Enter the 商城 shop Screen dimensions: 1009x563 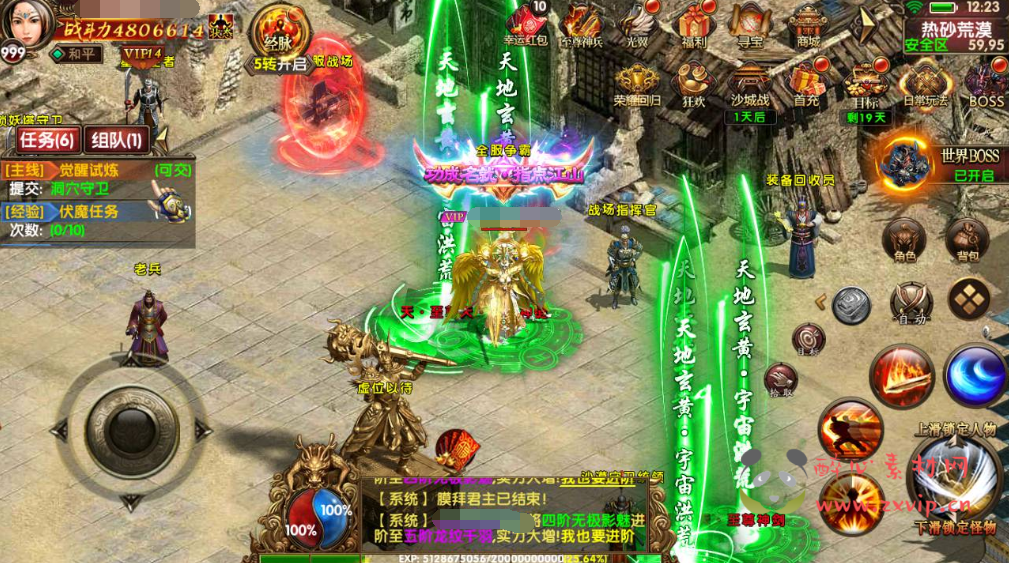click(807, 24)
